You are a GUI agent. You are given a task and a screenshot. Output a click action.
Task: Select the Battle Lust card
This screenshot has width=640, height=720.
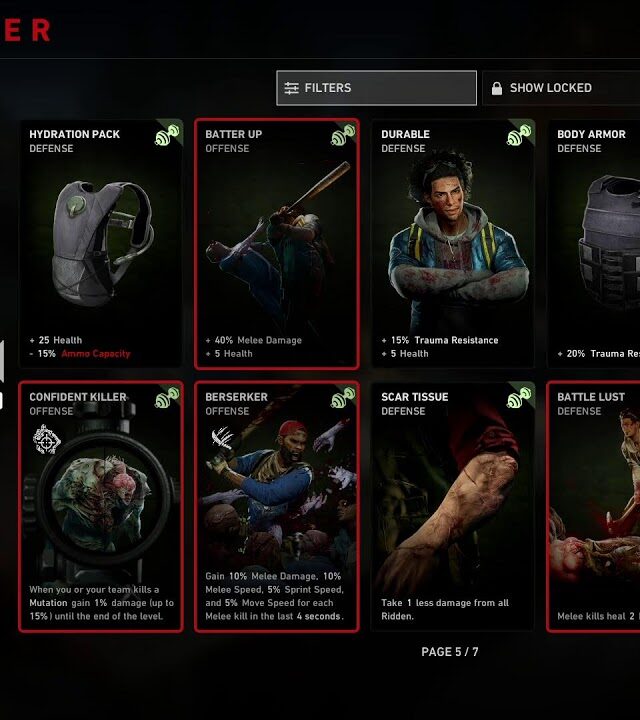click(595, 507)
